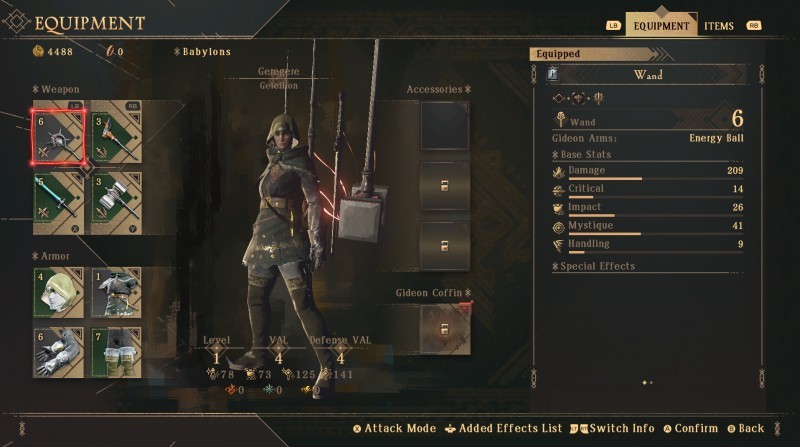The image size is (800, 447).
Task: Choose the silver gauntlets armor slot
Action: 58,351
